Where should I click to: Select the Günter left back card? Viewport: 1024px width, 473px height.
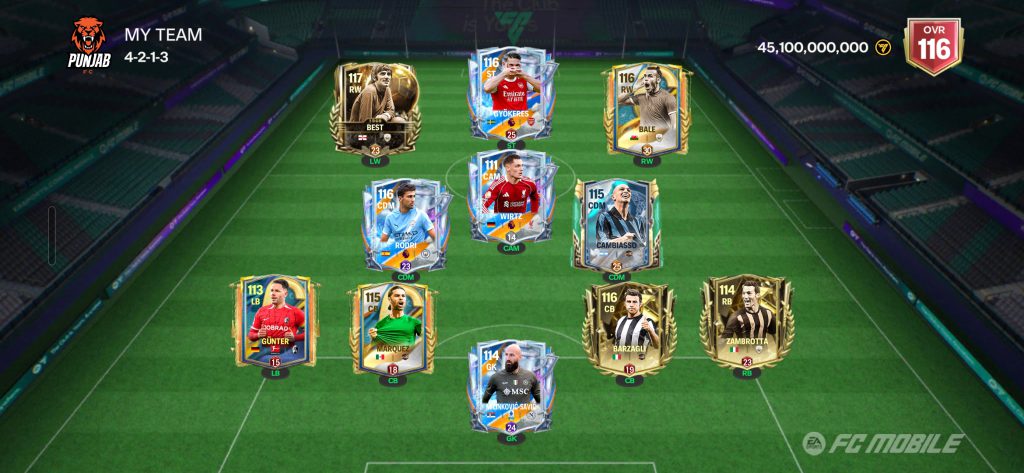276,323
